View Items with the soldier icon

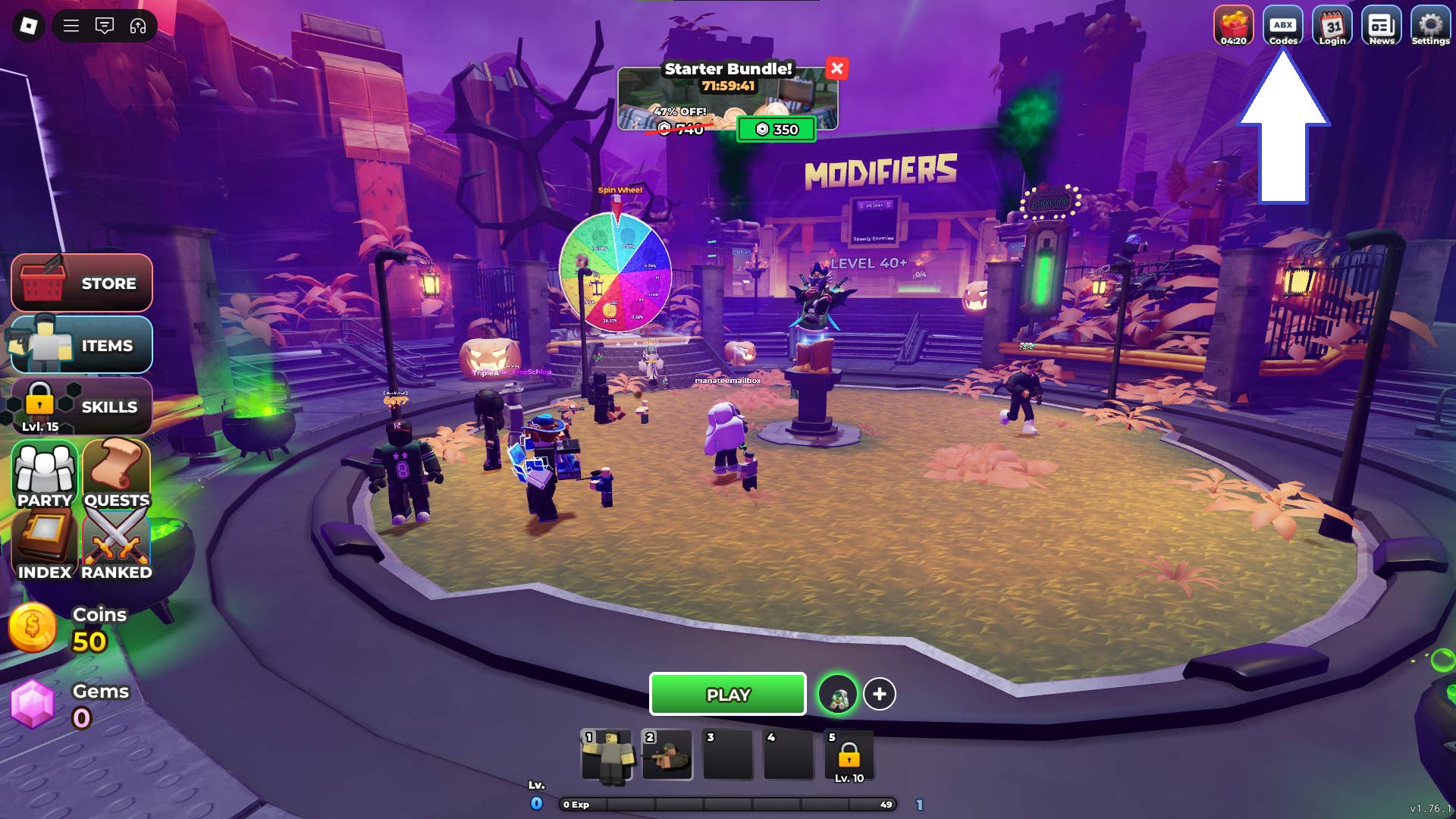[x=82, y=345]
